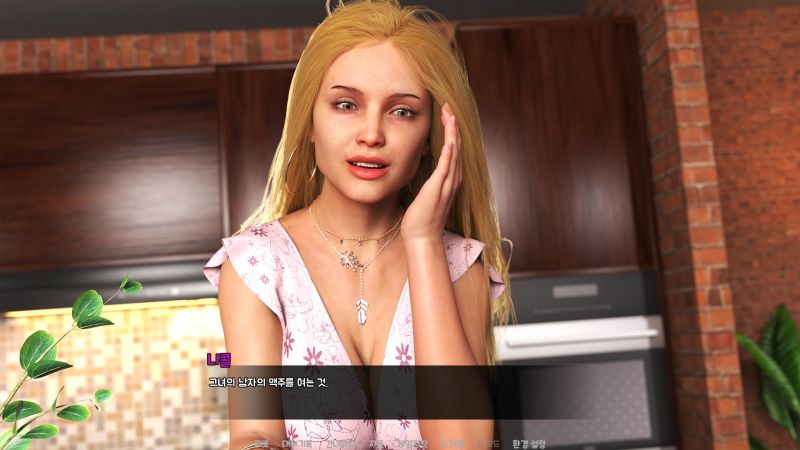Viewport: 800px width, 450px height.
Task: Go back with the leftmost quick menu button
Action: (x=261, y=443)
